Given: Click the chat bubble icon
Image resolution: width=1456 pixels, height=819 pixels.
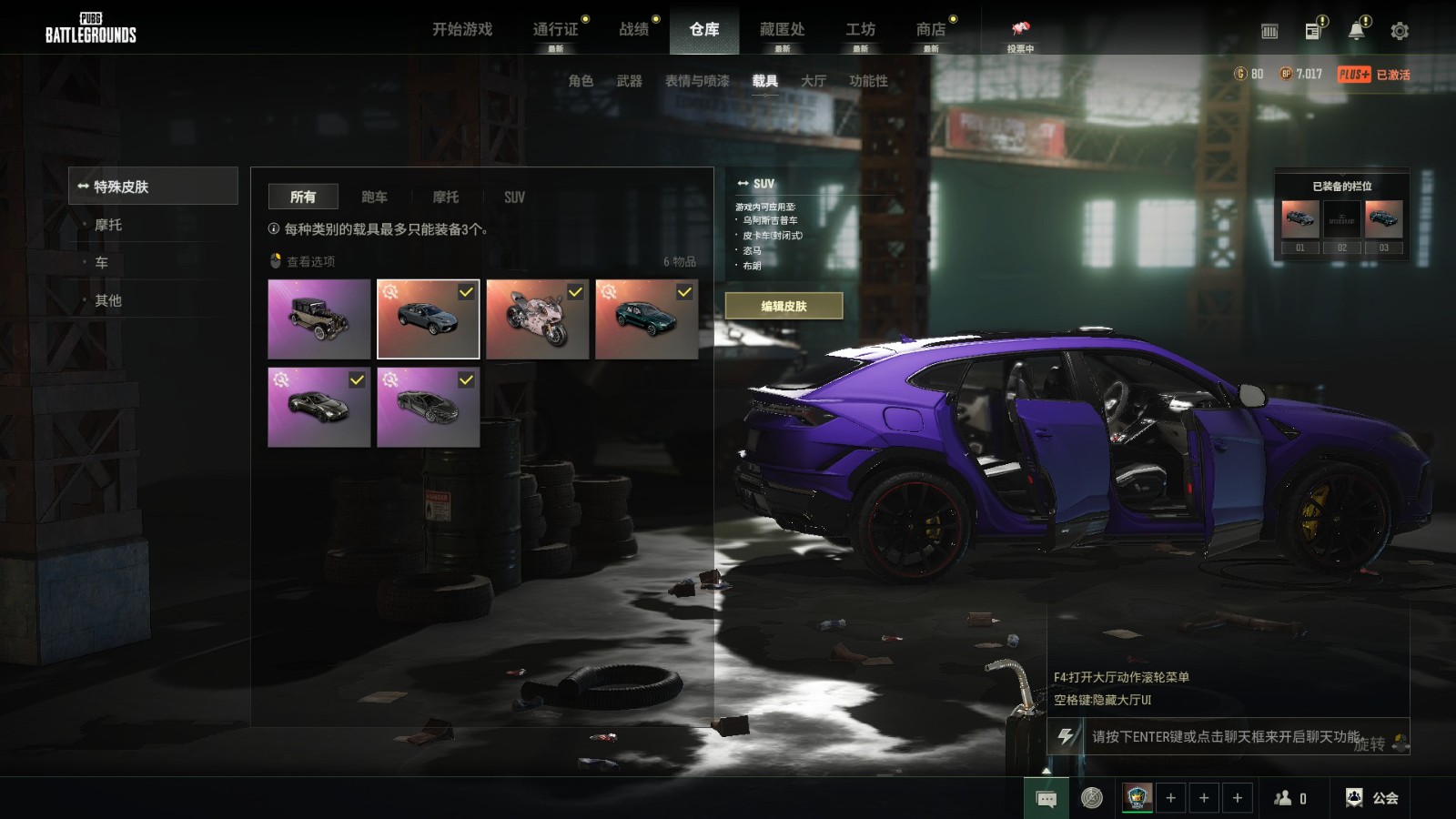Looking at the screenshot, I should 1046,799.
